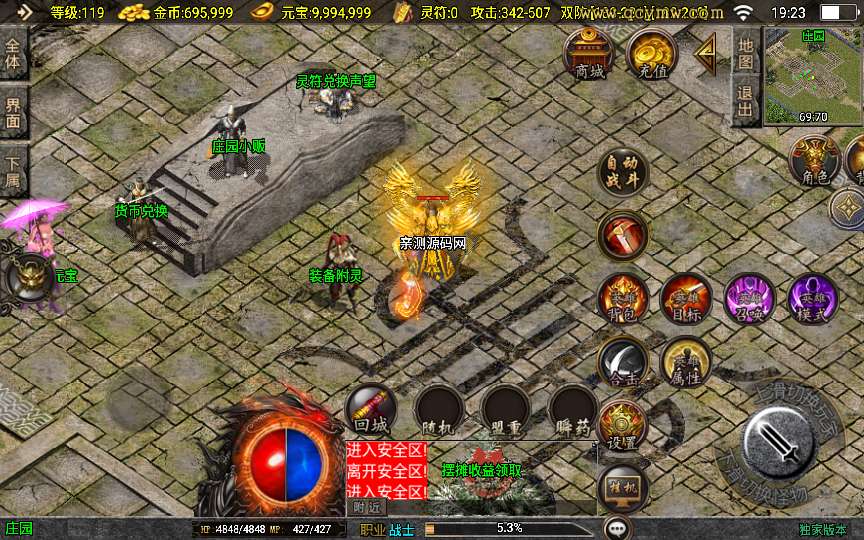Switch to the 附近 nearby chat tab
Screen dimensions: 864x540
tap(366, 507)
